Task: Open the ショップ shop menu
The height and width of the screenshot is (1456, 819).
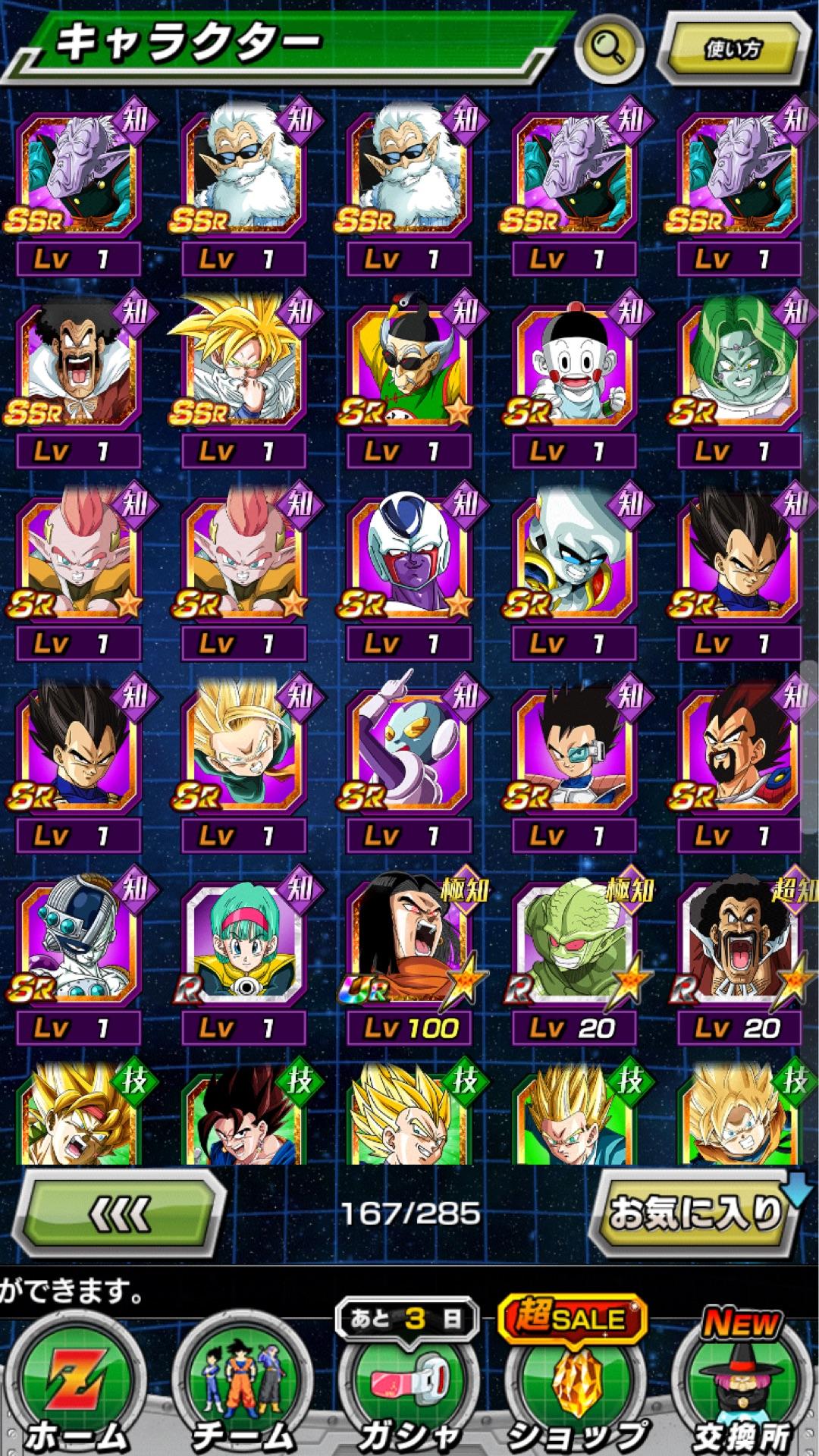Action: point(575,1389)
